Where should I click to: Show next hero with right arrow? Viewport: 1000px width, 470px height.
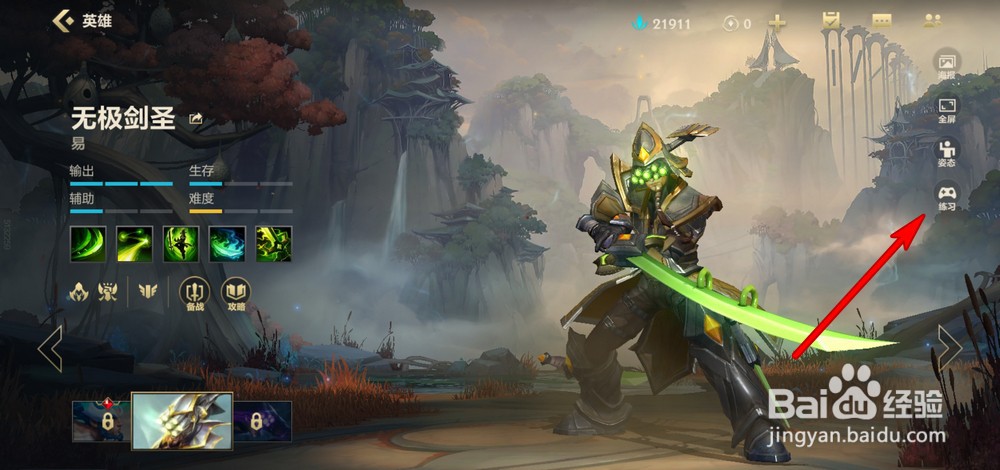(x=948, y=348)
